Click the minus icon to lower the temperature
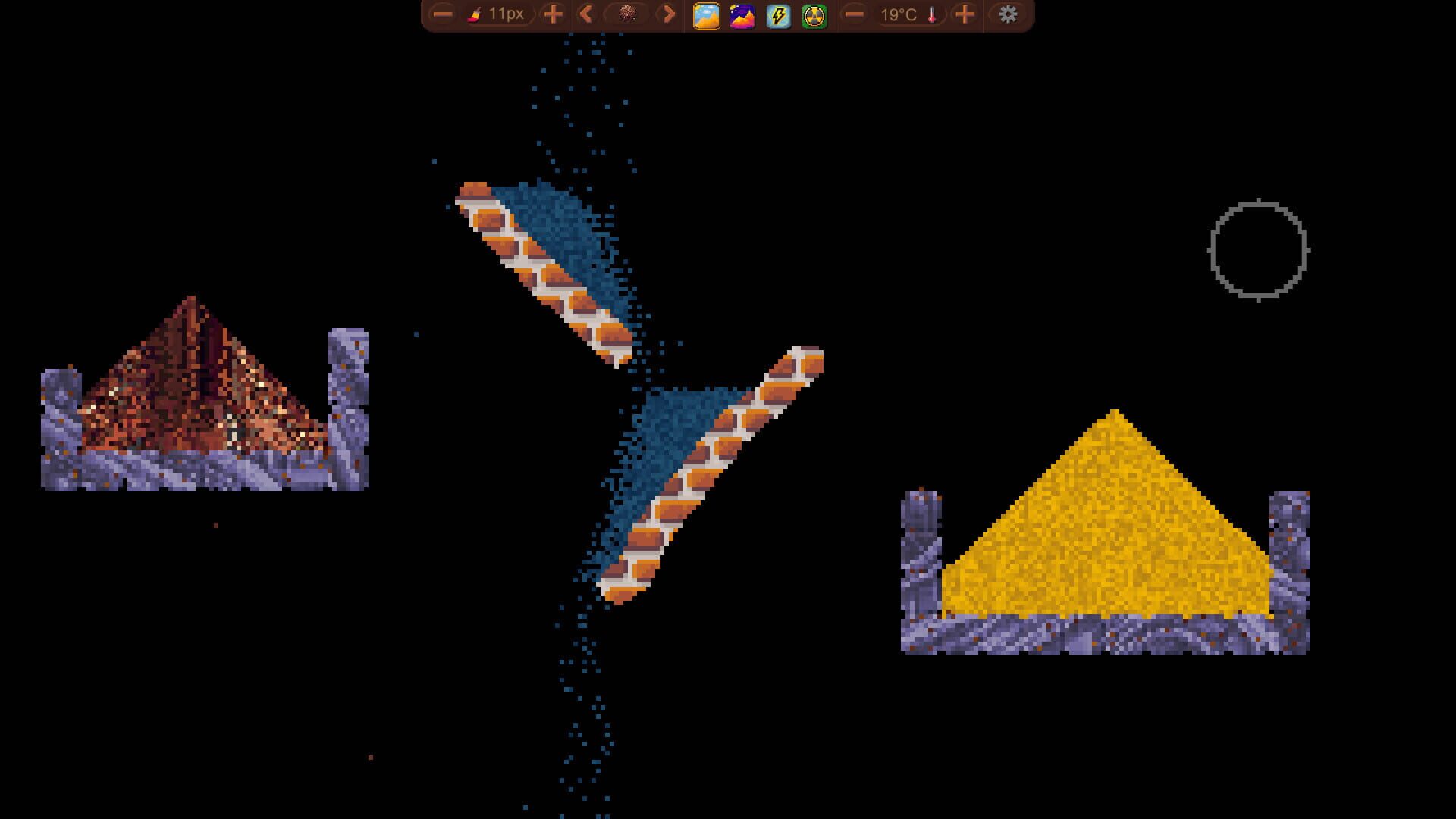The height and width of the screenshot is (819, 1456). click(x=853, y=14)
